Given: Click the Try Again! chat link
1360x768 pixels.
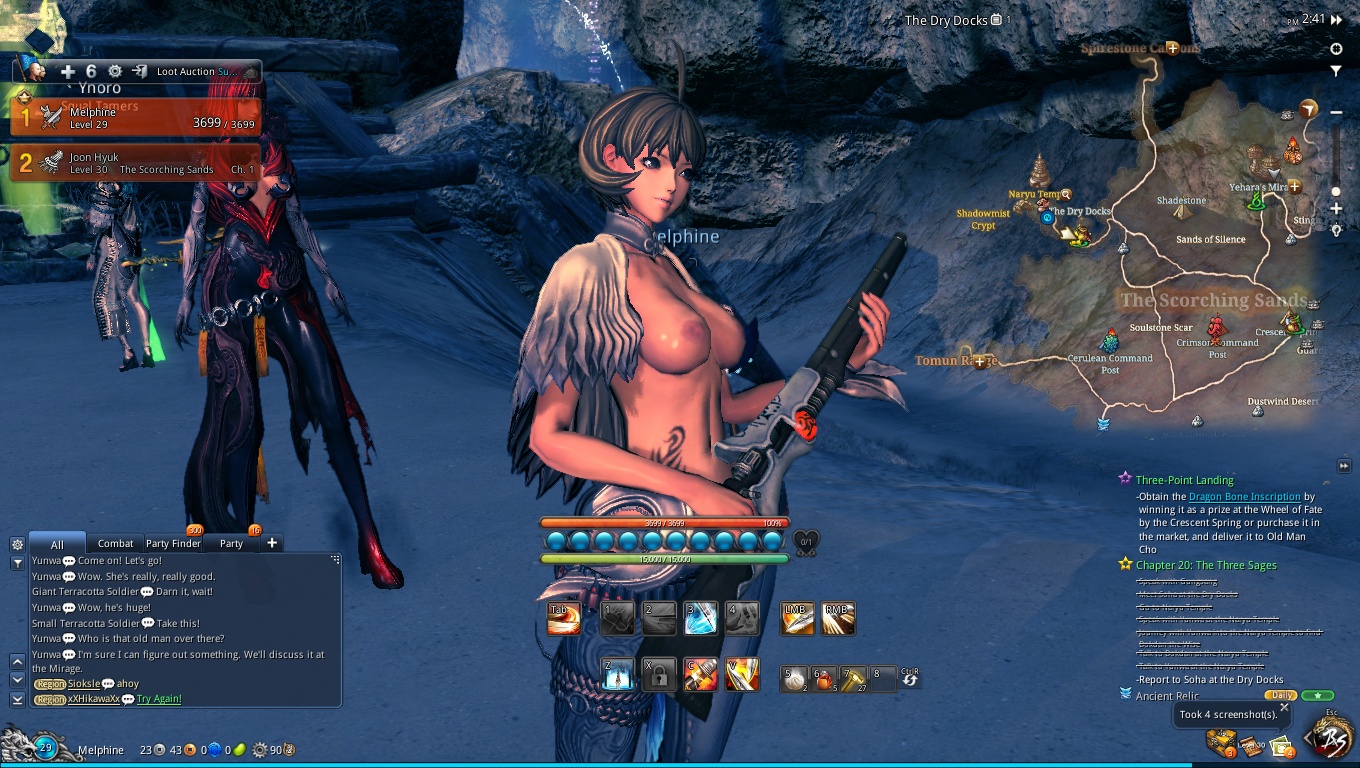Looking at the screenshot, I should (159, 699).
